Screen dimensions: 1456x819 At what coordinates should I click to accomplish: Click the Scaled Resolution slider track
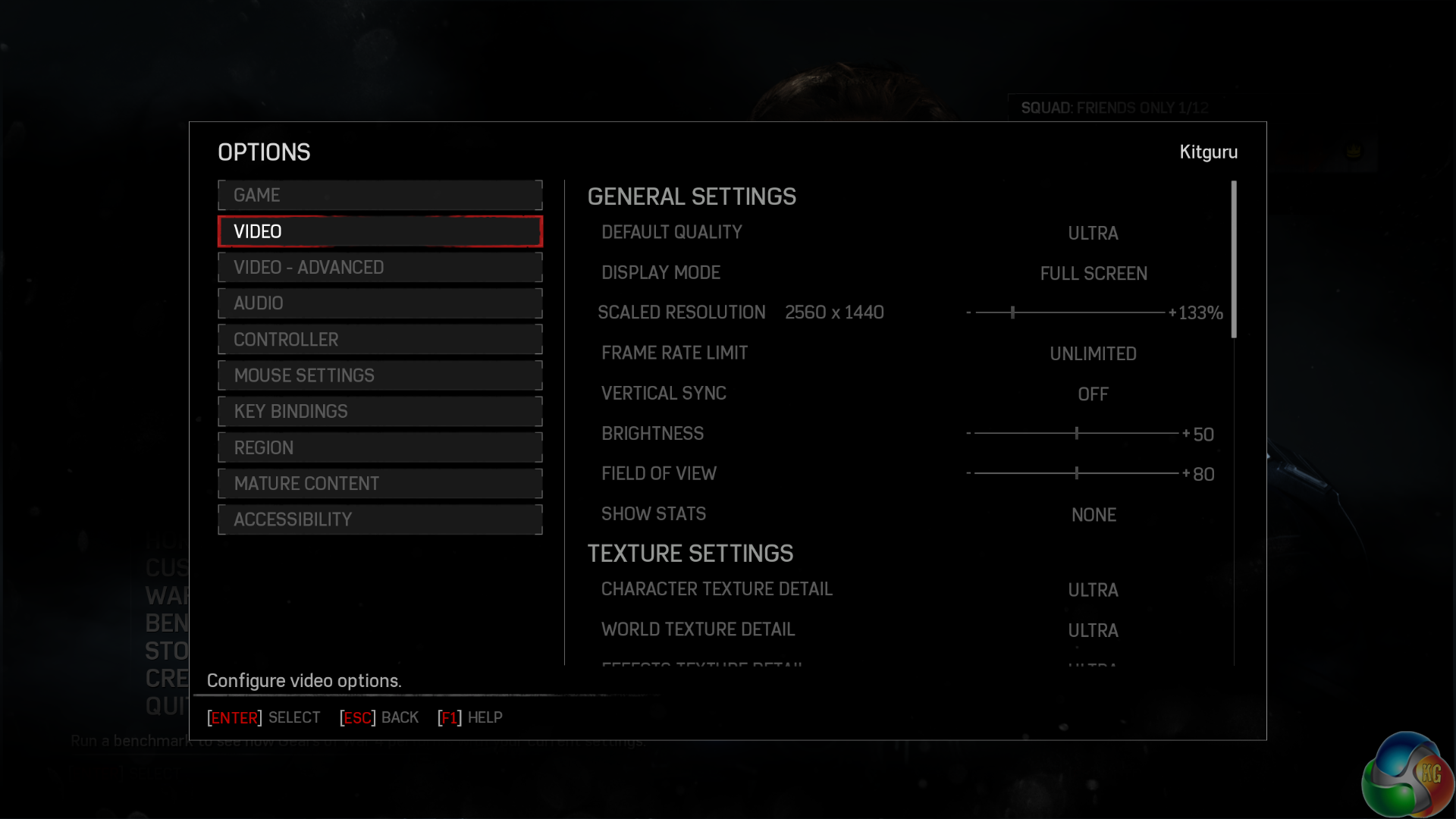coord(1069,312)
